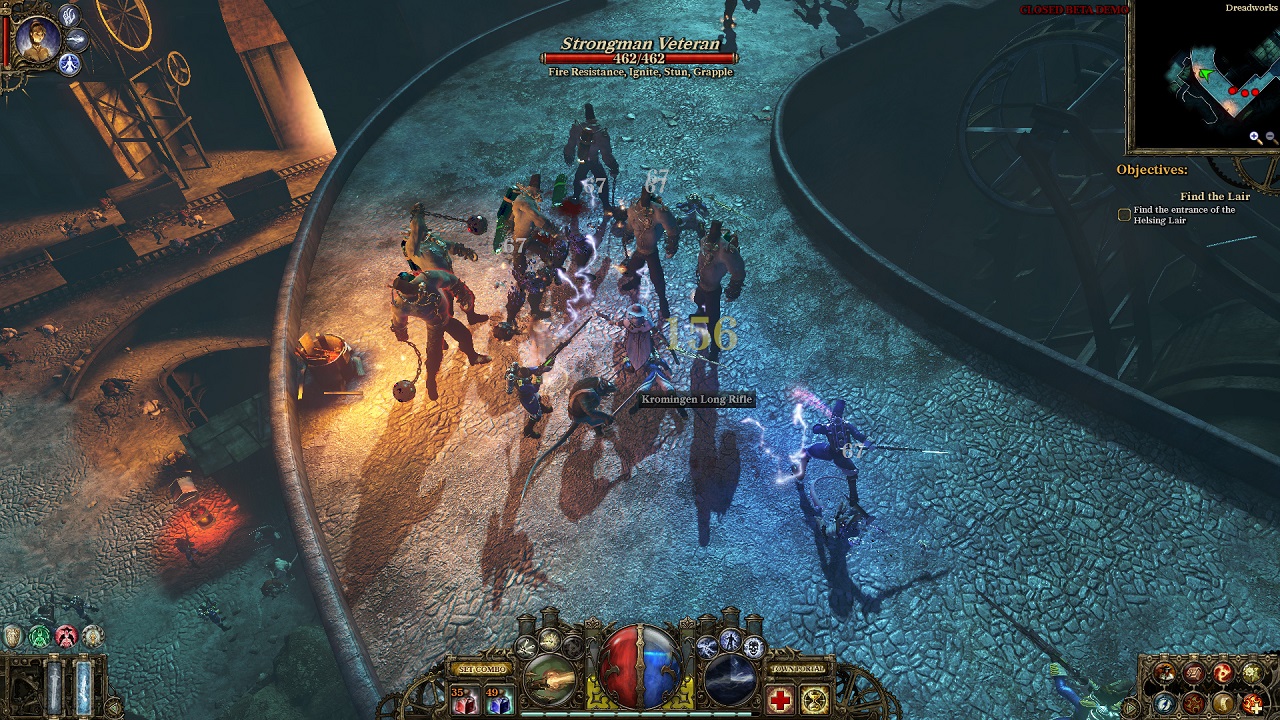Click the fiery plus icon for skill points
This screenshot has width=1280, height=720.
tap(1252, 704)
